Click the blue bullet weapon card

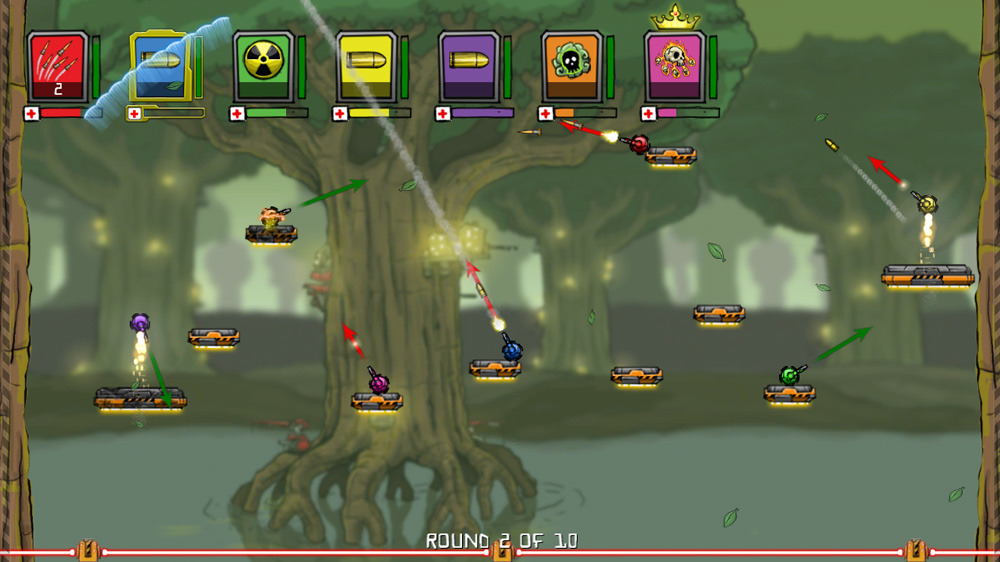coord(160,66)
